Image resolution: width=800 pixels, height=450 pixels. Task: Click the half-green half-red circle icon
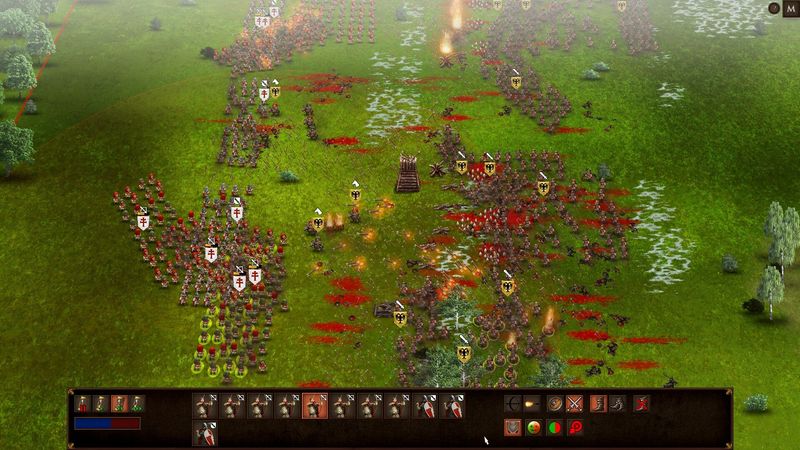554,428
